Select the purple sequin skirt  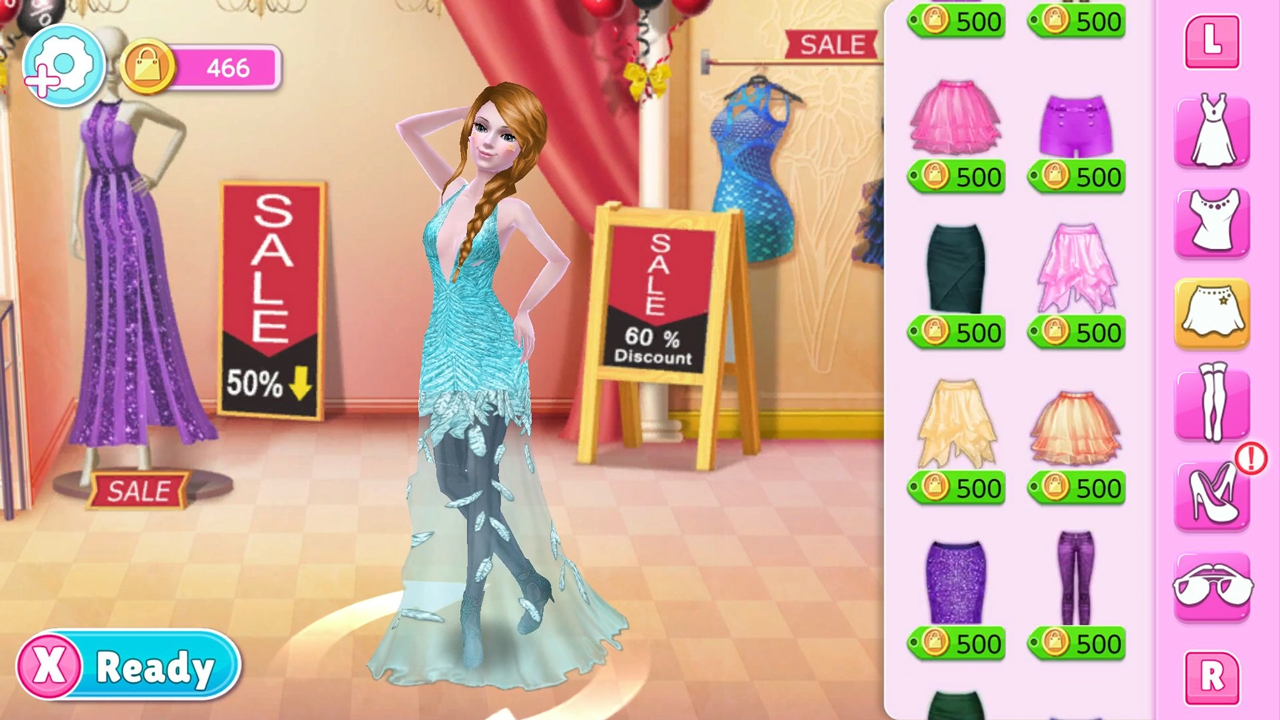[x=956, y=578]
